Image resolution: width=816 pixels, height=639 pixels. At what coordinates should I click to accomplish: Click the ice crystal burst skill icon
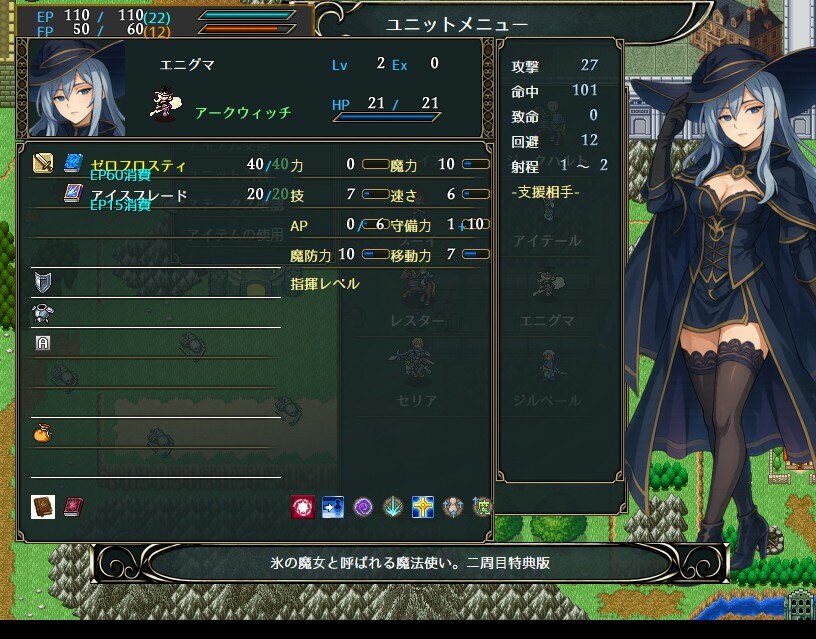(x=393, y=506)
